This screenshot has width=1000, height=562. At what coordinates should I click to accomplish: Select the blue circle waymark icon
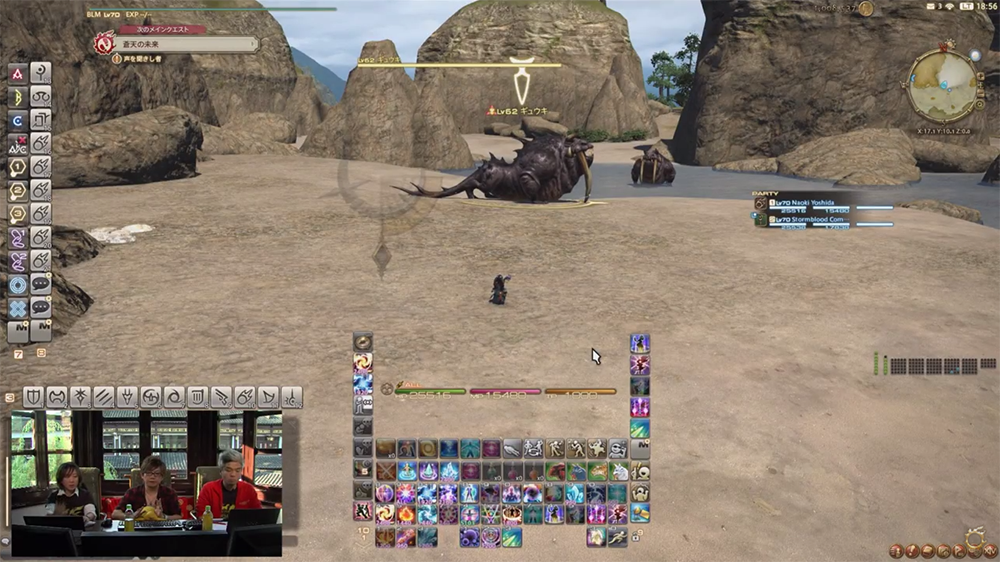18,285
